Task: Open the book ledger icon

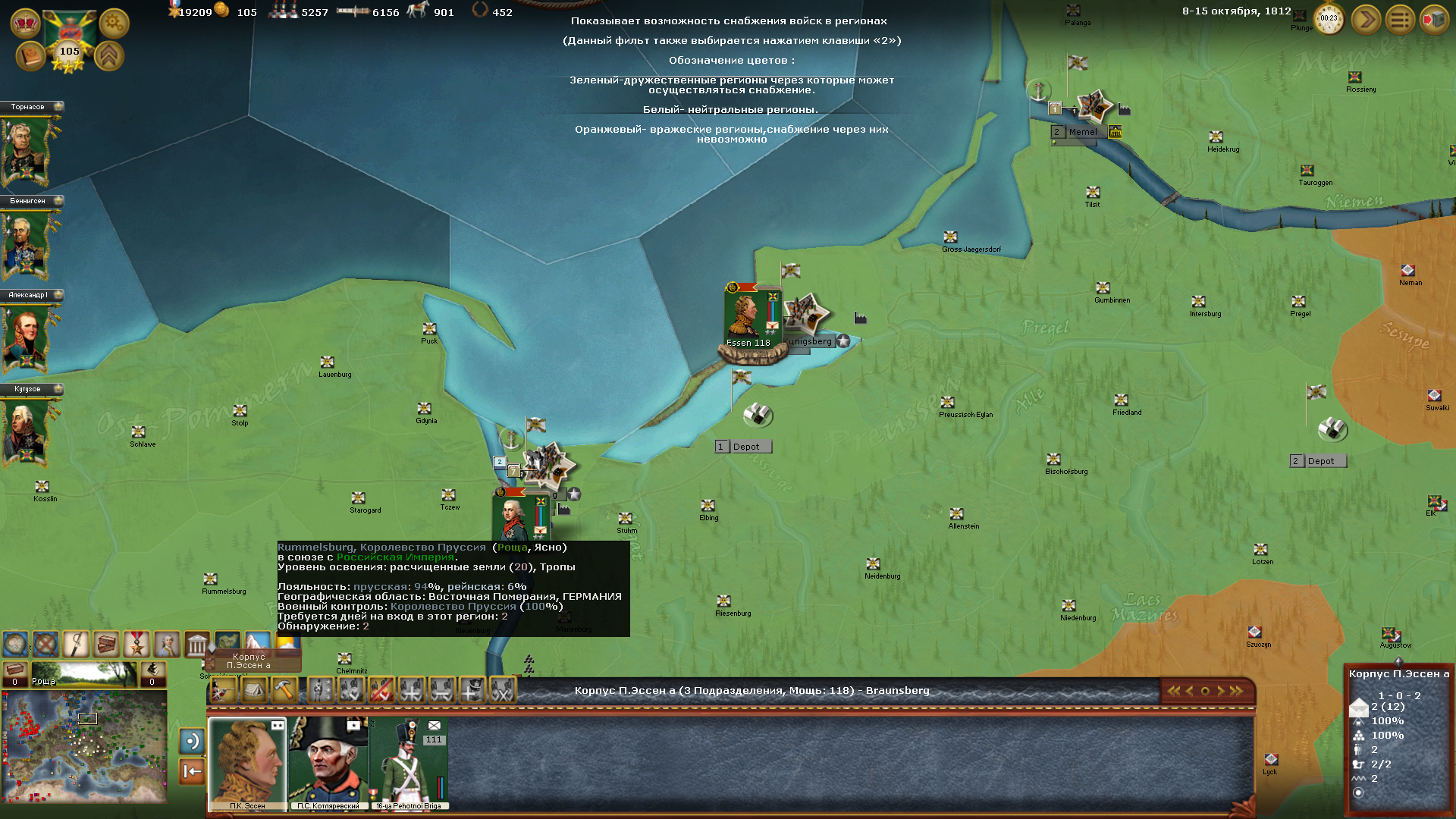Action: click(x=31, y=56)
